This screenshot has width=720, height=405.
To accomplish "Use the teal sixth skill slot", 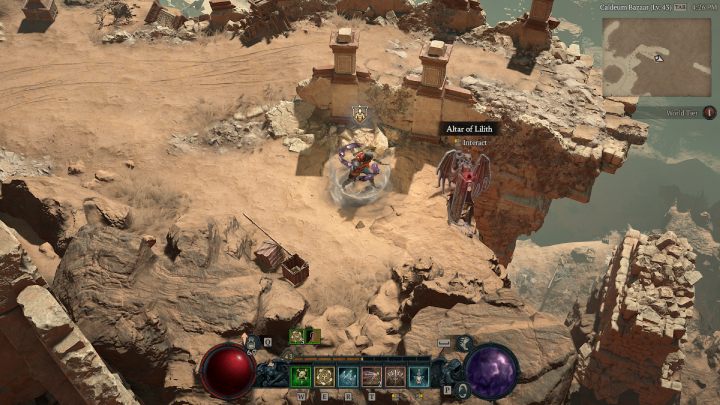I will click(x=420, y=376).
